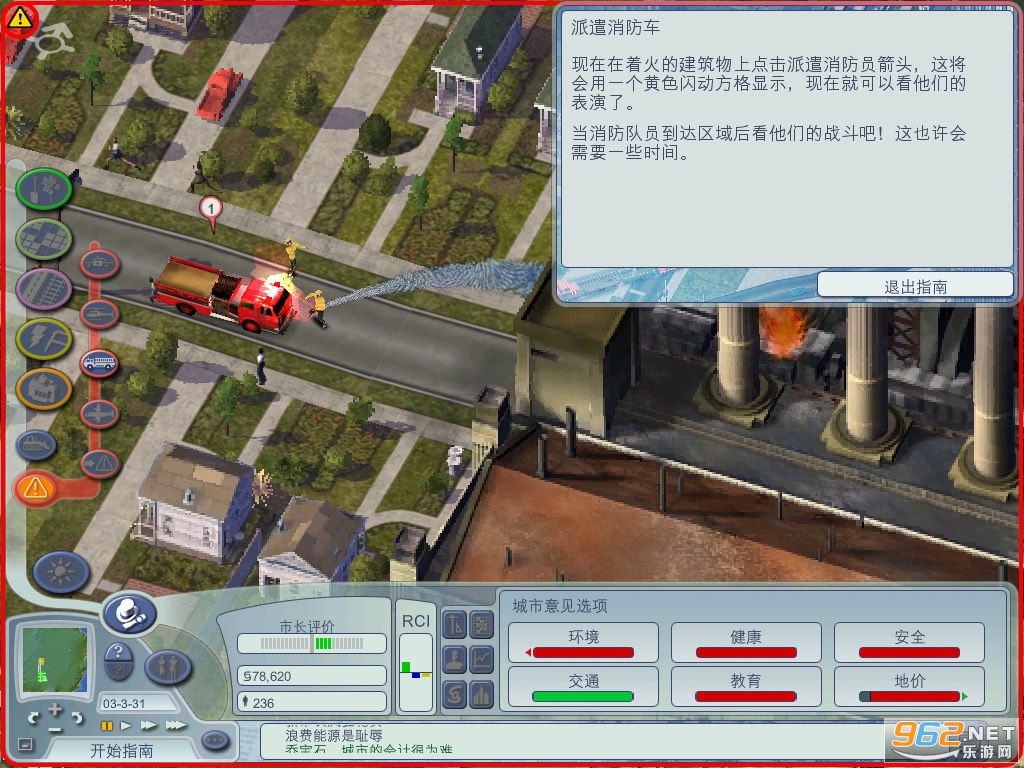Open the transportation building menu

point(44,288)
